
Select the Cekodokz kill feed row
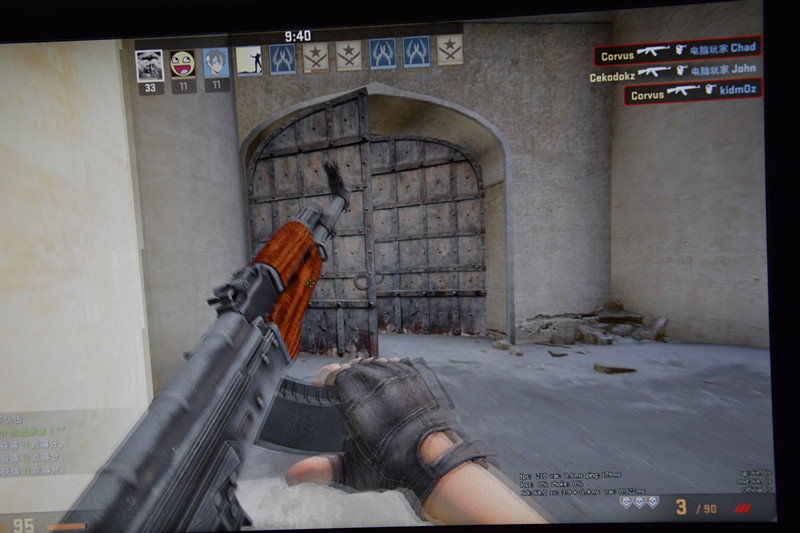pyautogui.click(x=672, y=71)
